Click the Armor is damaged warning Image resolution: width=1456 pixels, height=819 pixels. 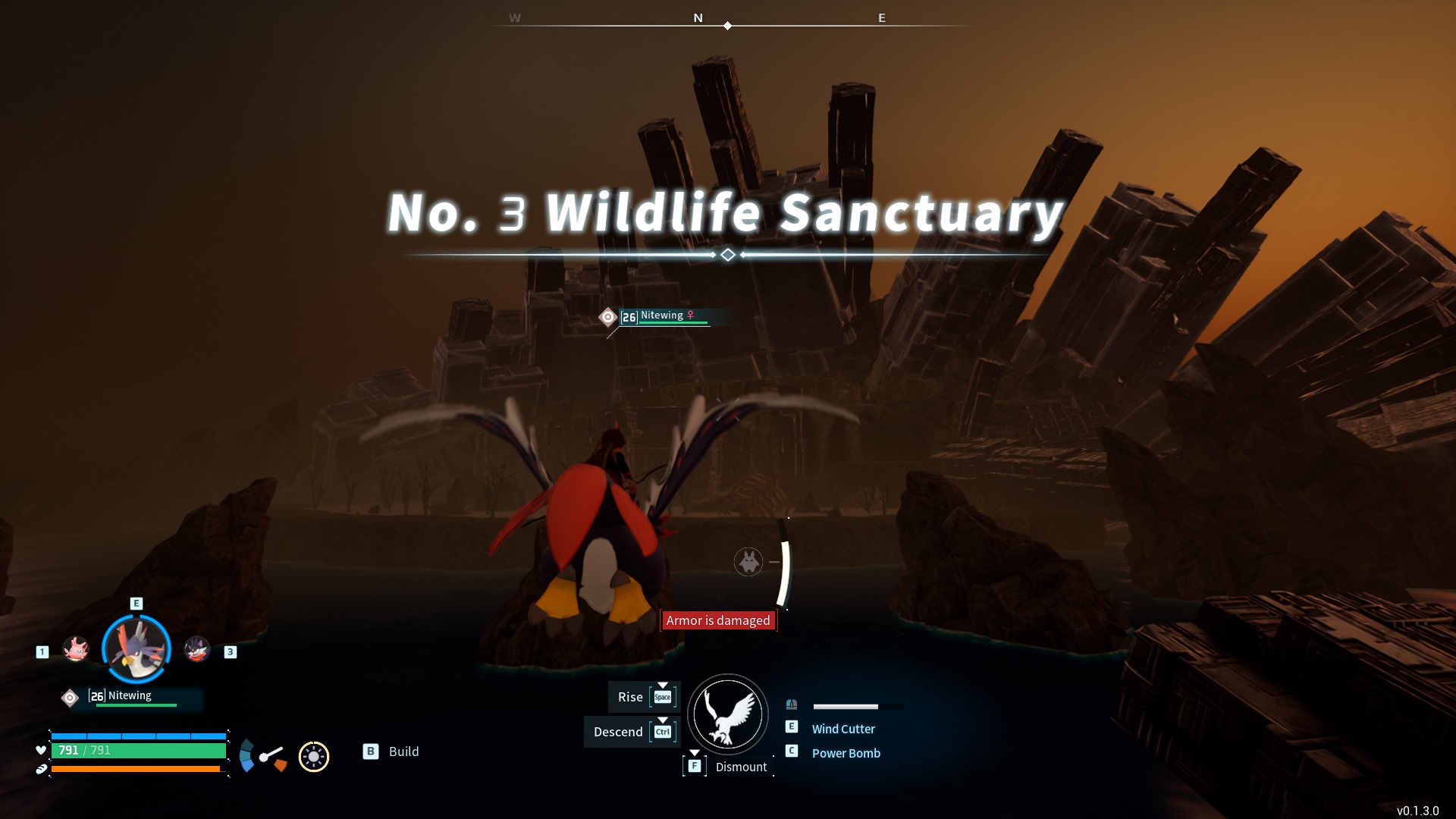click(x=718, y=620)
